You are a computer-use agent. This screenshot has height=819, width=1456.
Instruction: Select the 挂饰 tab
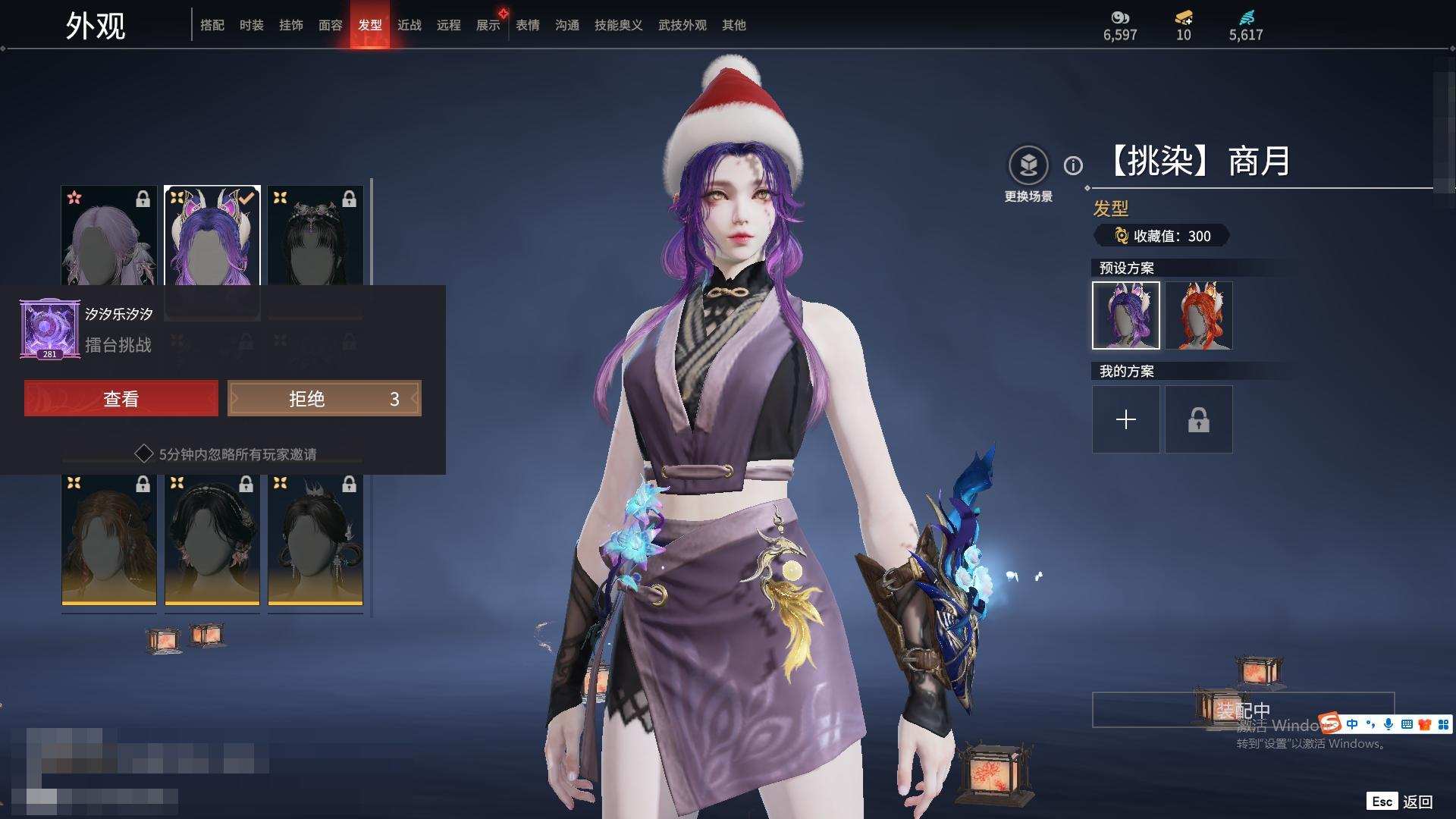pos(291,25)
